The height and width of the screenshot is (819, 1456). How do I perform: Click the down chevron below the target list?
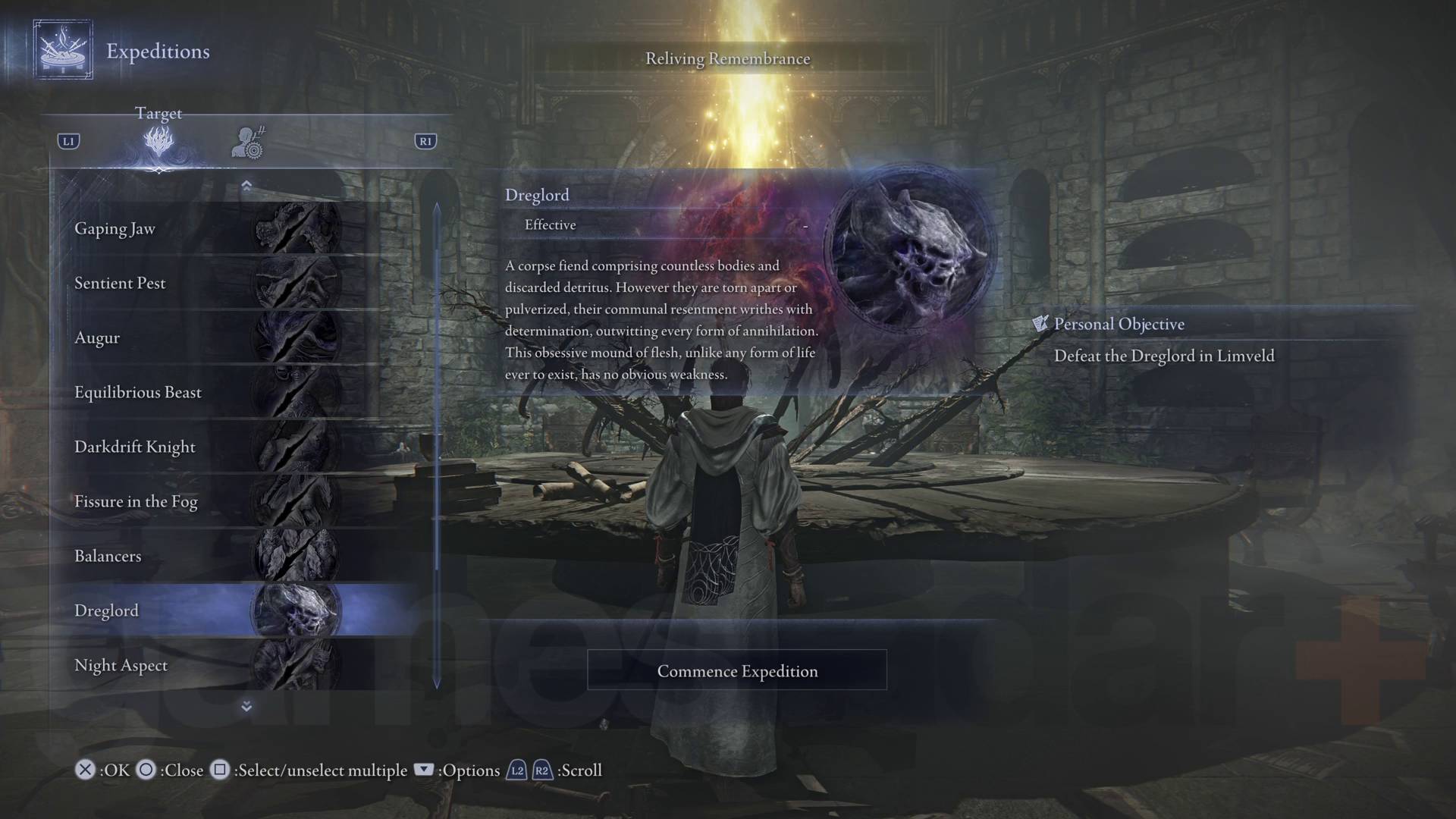pos(246,707)
